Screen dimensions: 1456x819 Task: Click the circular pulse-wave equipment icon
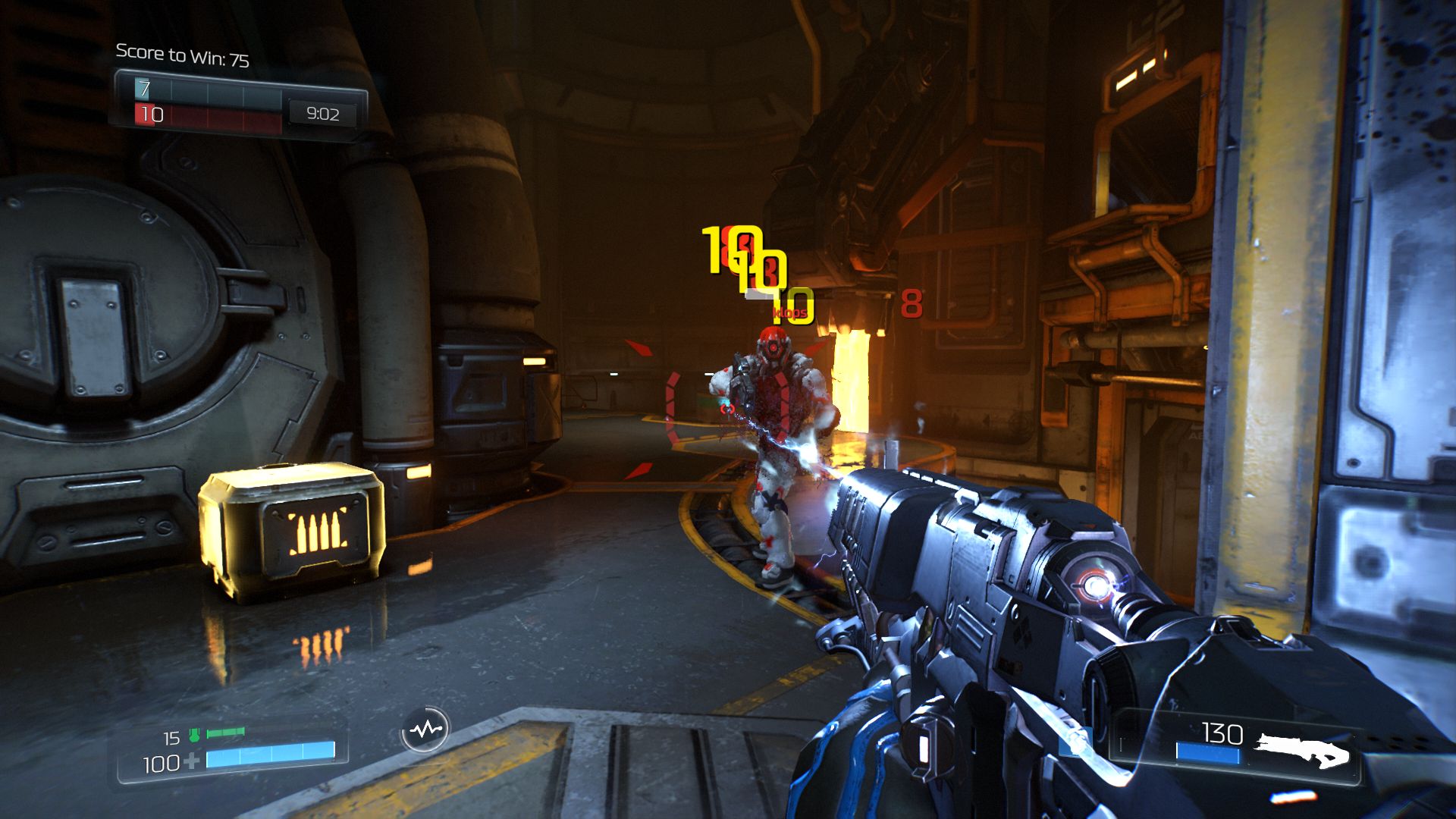(x=425, y=730)
